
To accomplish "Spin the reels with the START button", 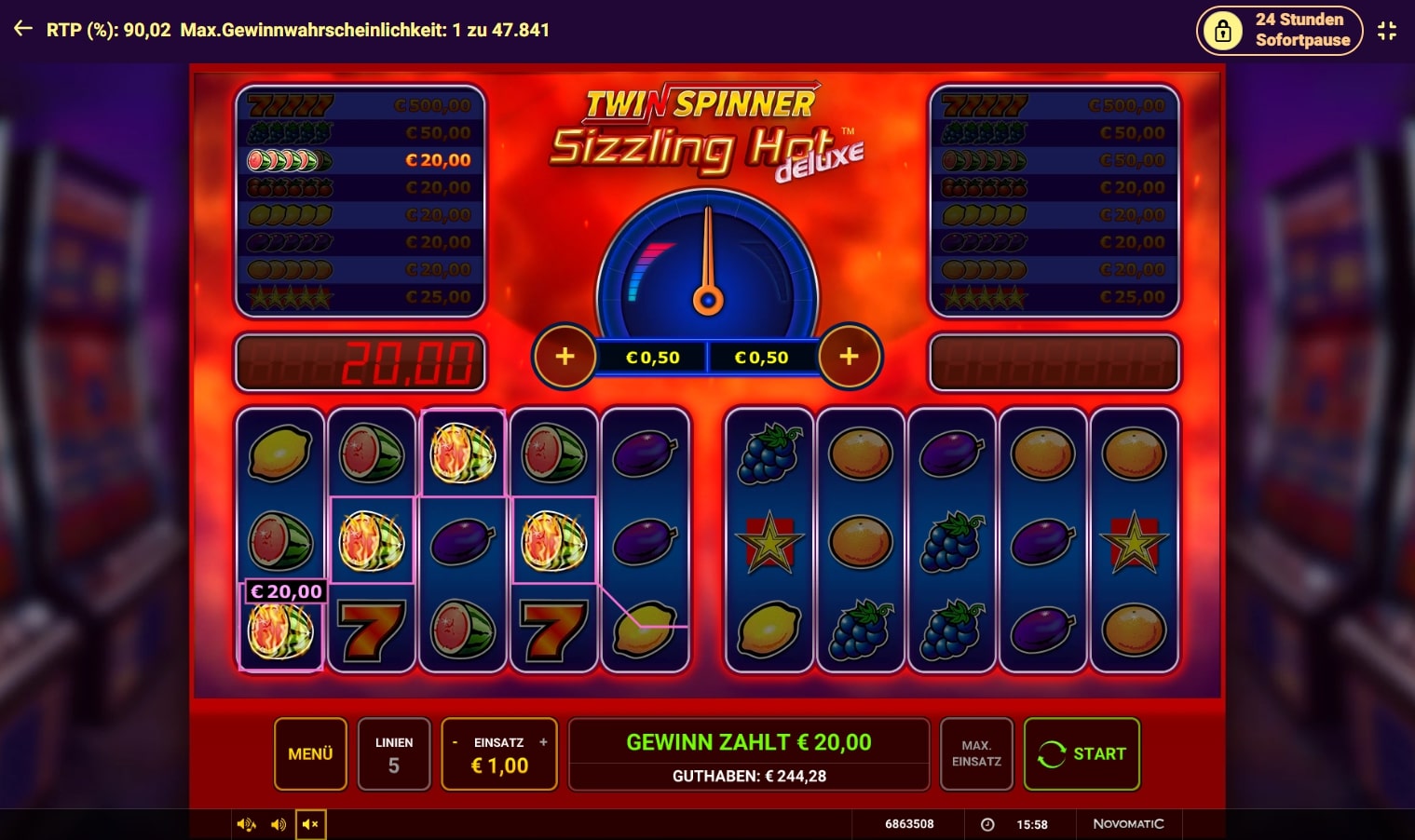I will coord(1082,753).
